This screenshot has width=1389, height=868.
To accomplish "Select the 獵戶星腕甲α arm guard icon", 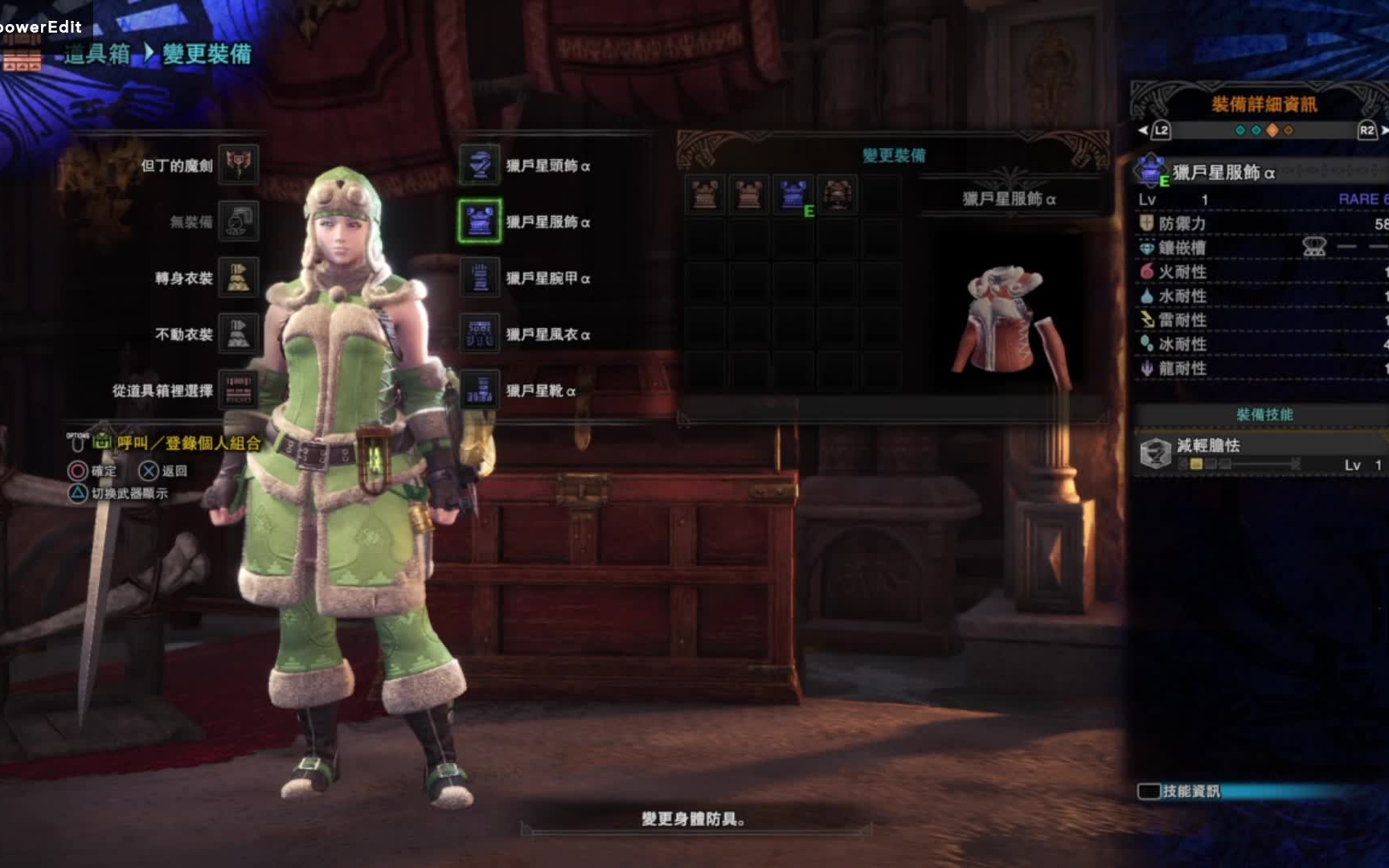I will tap(480, 280).
